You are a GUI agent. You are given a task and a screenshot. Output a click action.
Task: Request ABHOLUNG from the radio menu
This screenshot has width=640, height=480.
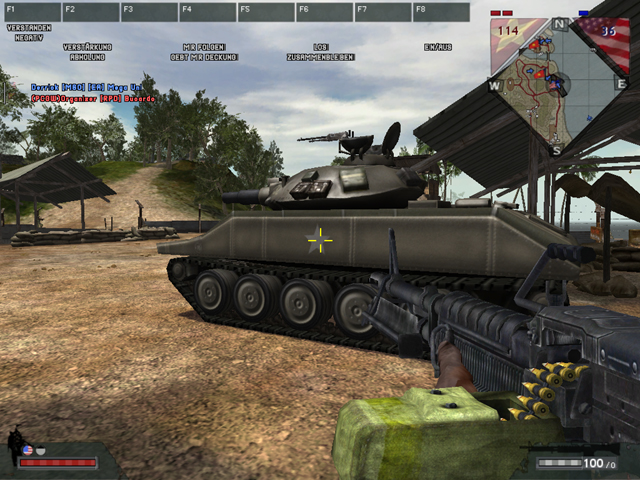[87, 57]
